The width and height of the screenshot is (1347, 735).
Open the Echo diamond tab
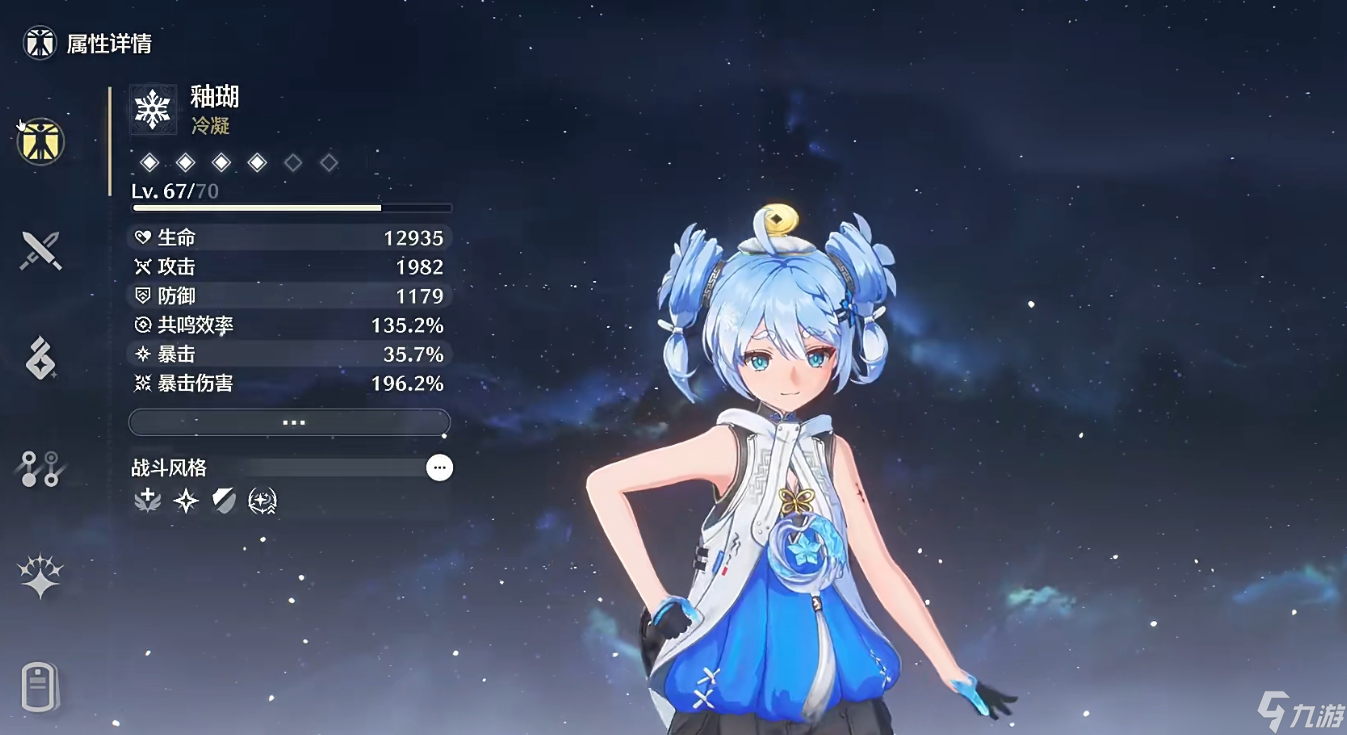pos(41,358)
